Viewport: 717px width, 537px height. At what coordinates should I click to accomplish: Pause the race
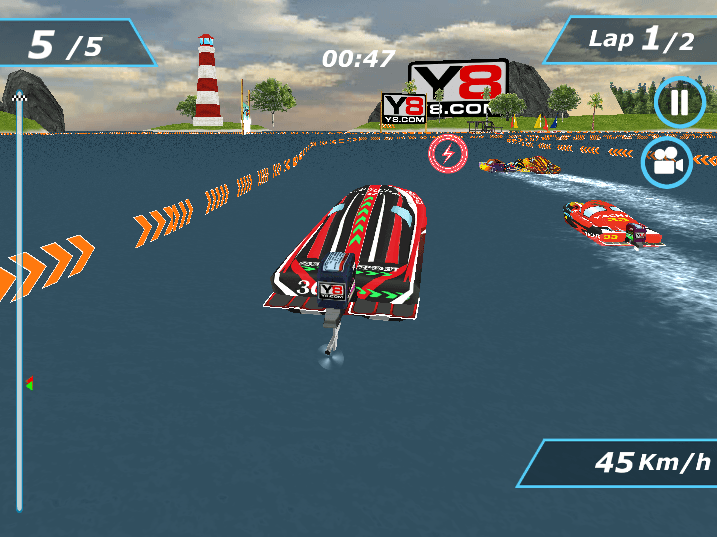pyautogui.click(x=679, y=102)
